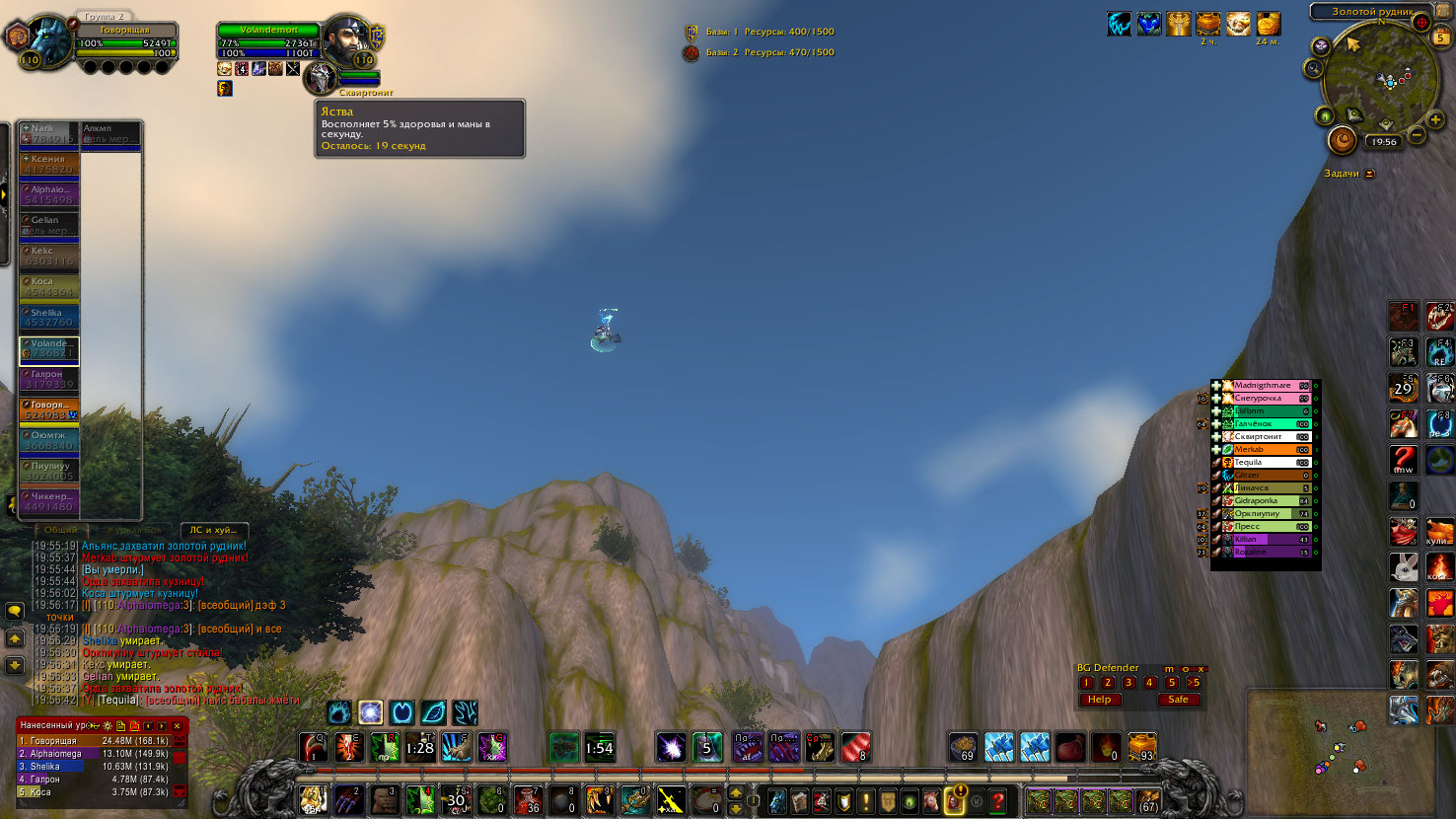Switch to the Общий chat tab

61,530
